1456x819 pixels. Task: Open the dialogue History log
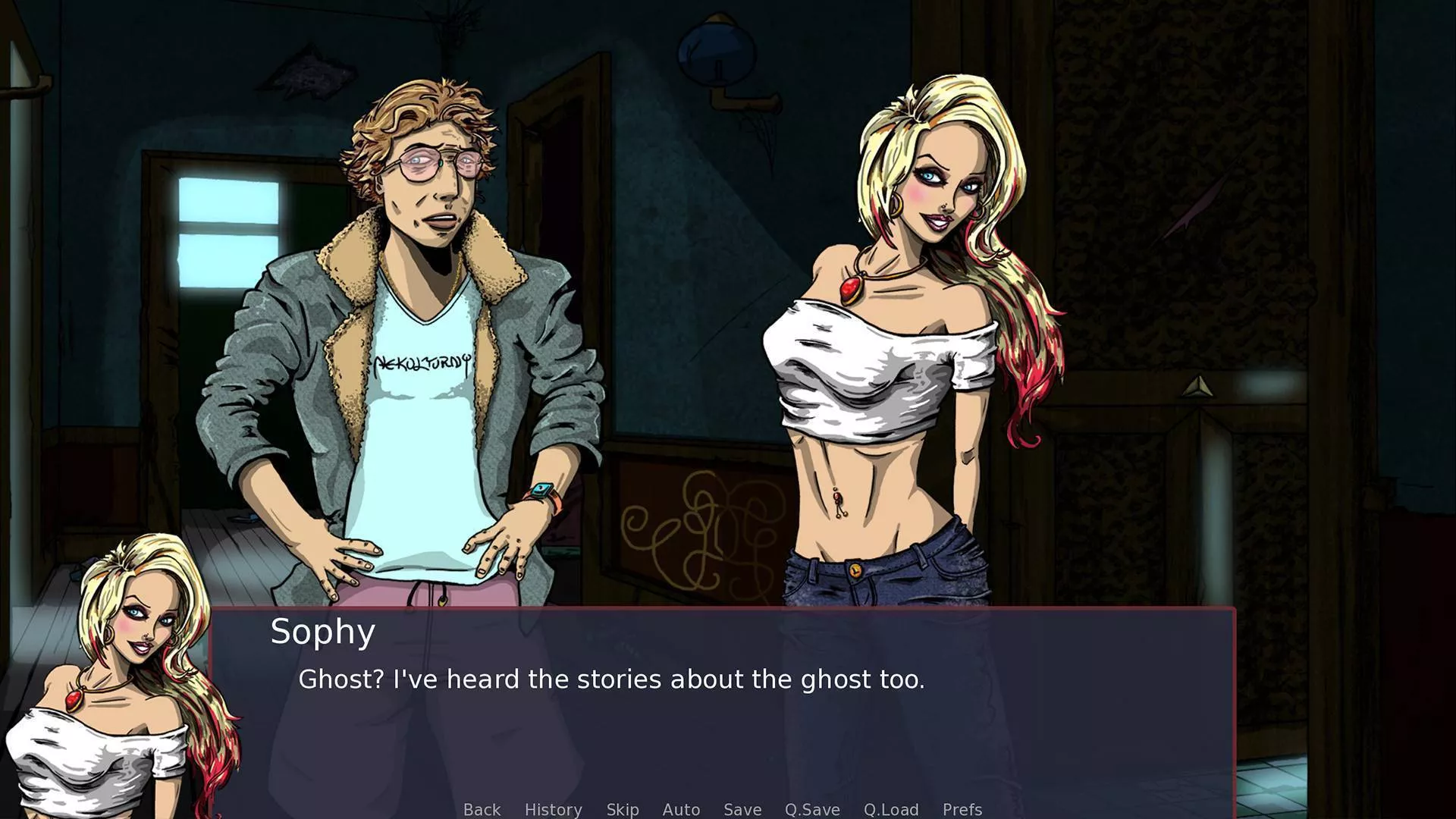click(x=553, y=809)
